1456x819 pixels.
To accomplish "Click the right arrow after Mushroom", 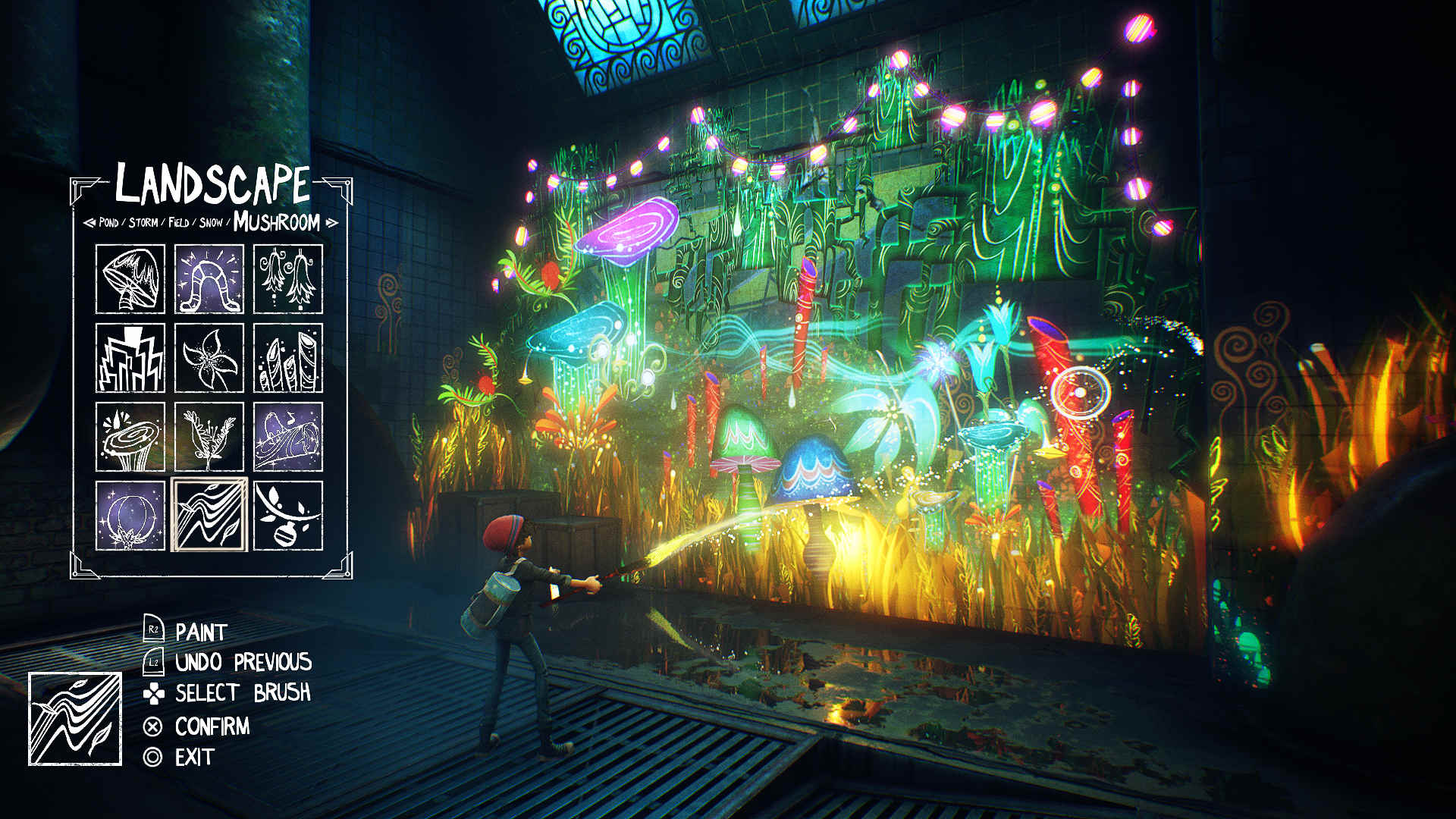I will (331, 223).
